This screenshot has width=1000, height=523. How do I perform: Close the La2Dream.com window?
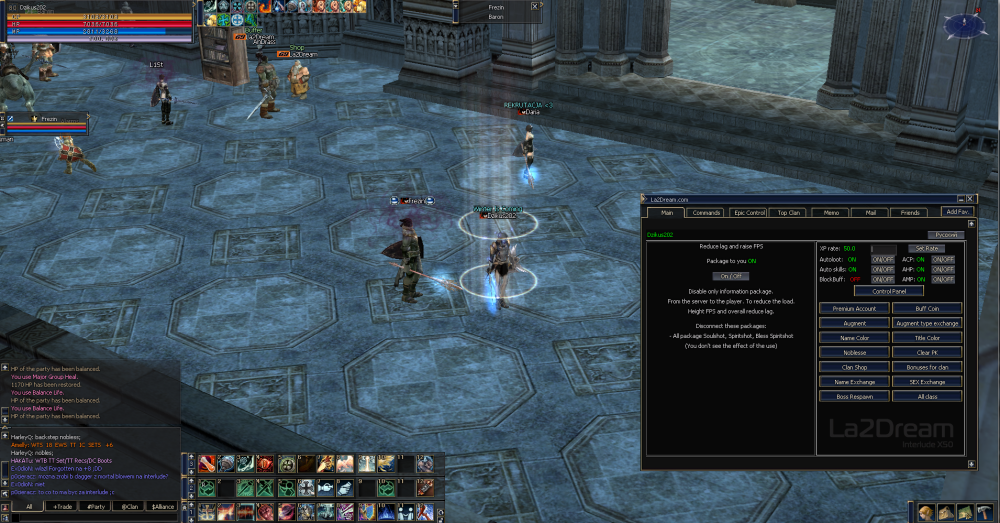coord(970,199)
